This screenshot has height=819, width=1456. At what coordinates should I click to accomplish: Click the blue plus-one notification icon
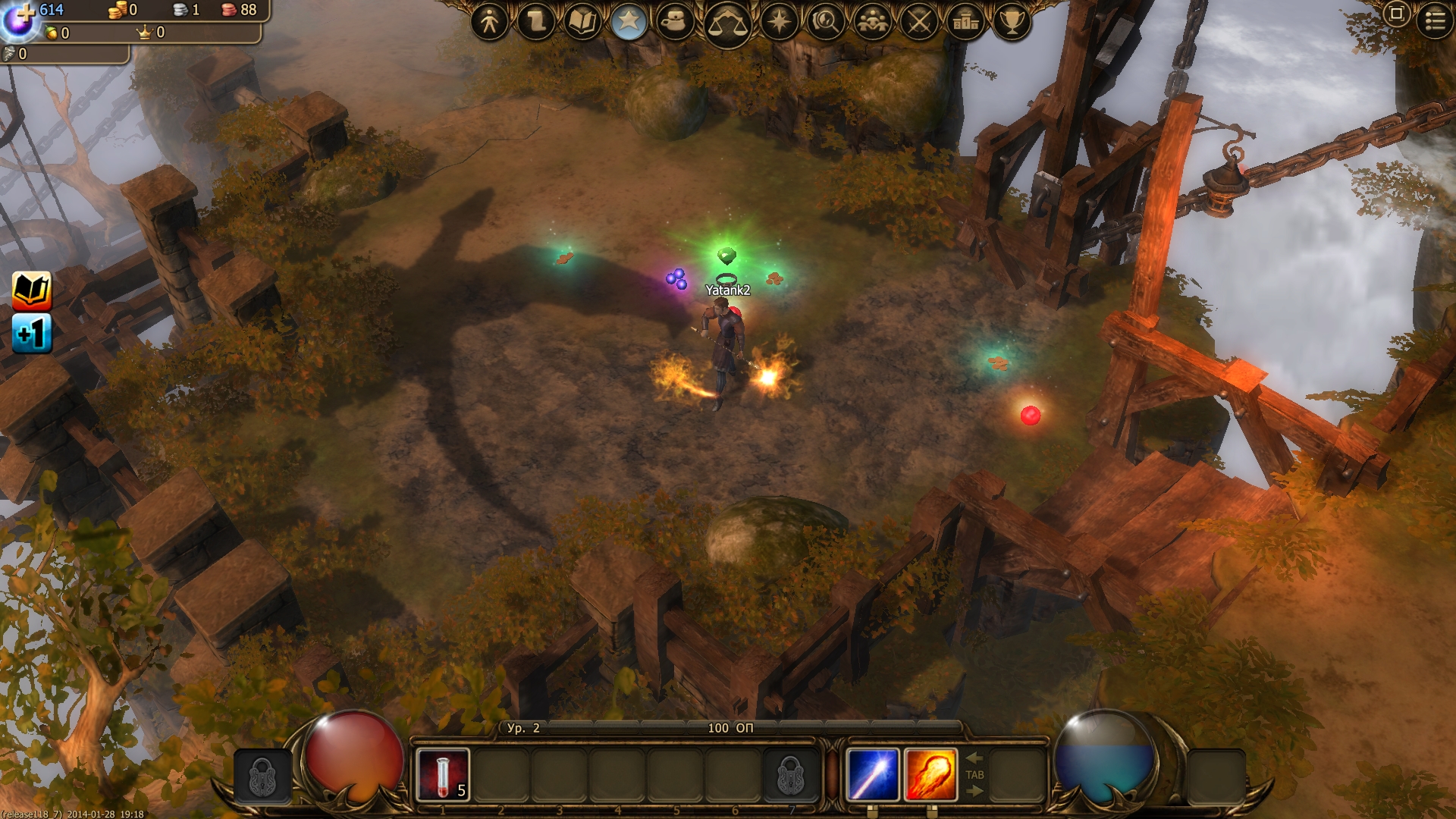tap(32, 334)
